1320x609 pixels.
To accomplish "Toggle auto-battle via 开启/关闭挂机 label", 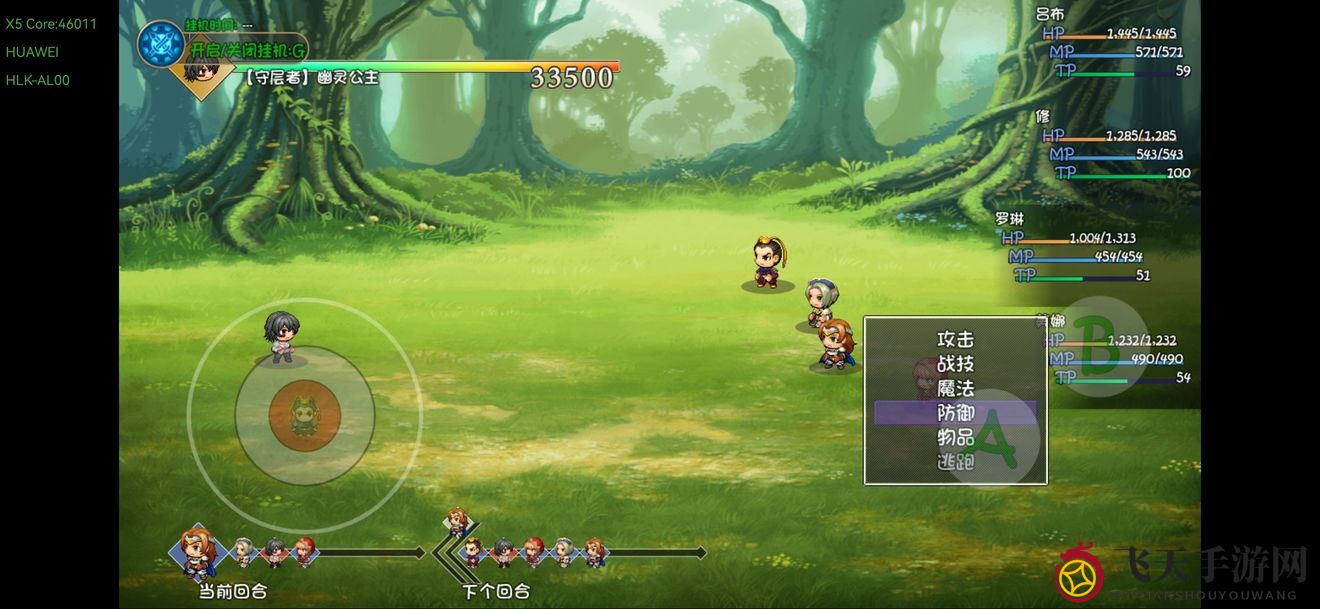I will coord(246,49).
